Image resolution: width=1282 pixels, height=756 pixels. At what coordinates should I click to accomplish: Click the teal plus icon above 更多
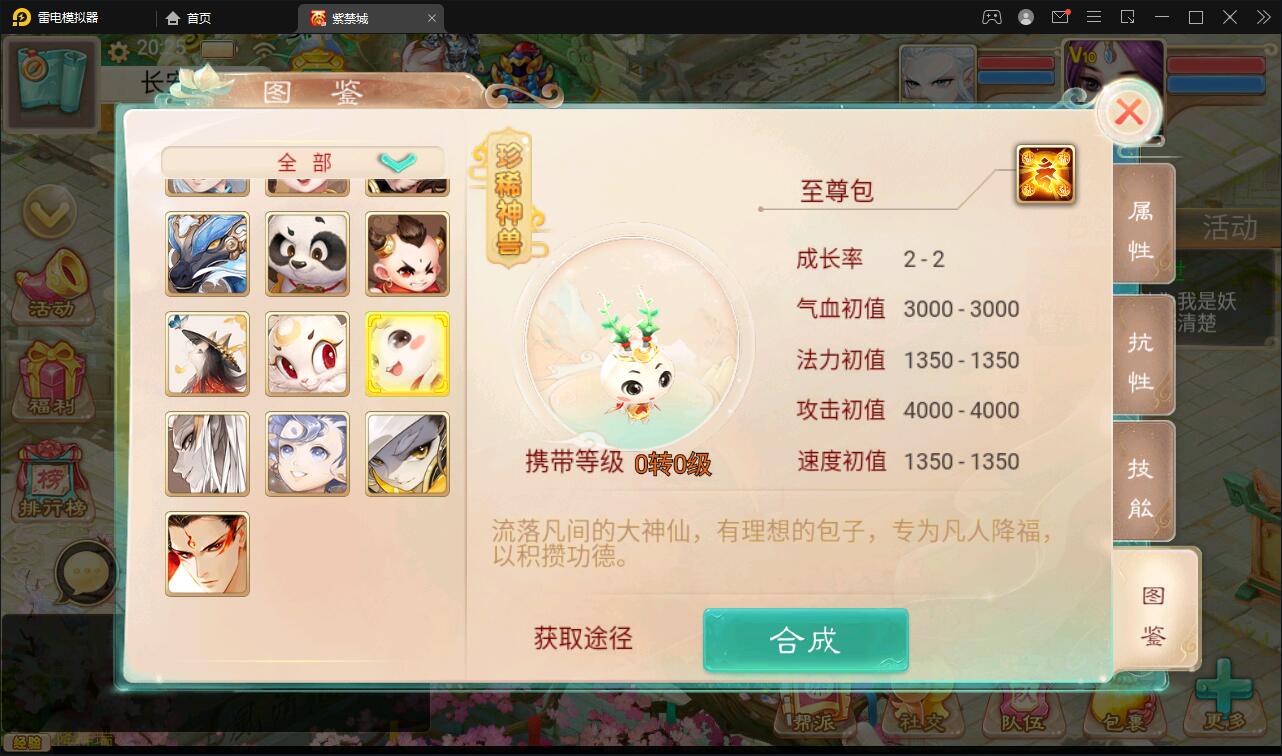point(1222,690)
